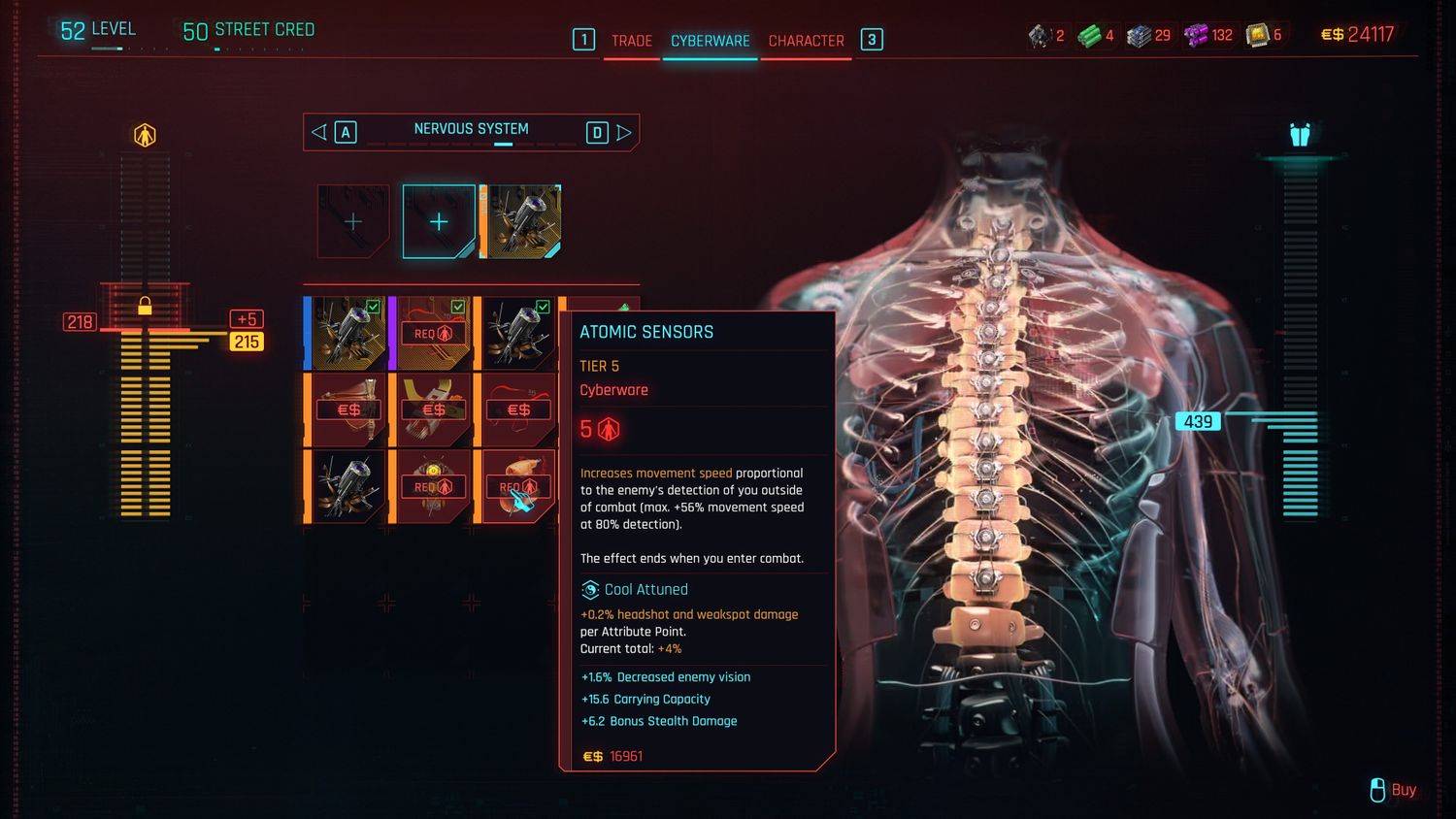Go to the Character tab
The height and width of the screenshot is (819, 1456).
[x=806, y=41]
